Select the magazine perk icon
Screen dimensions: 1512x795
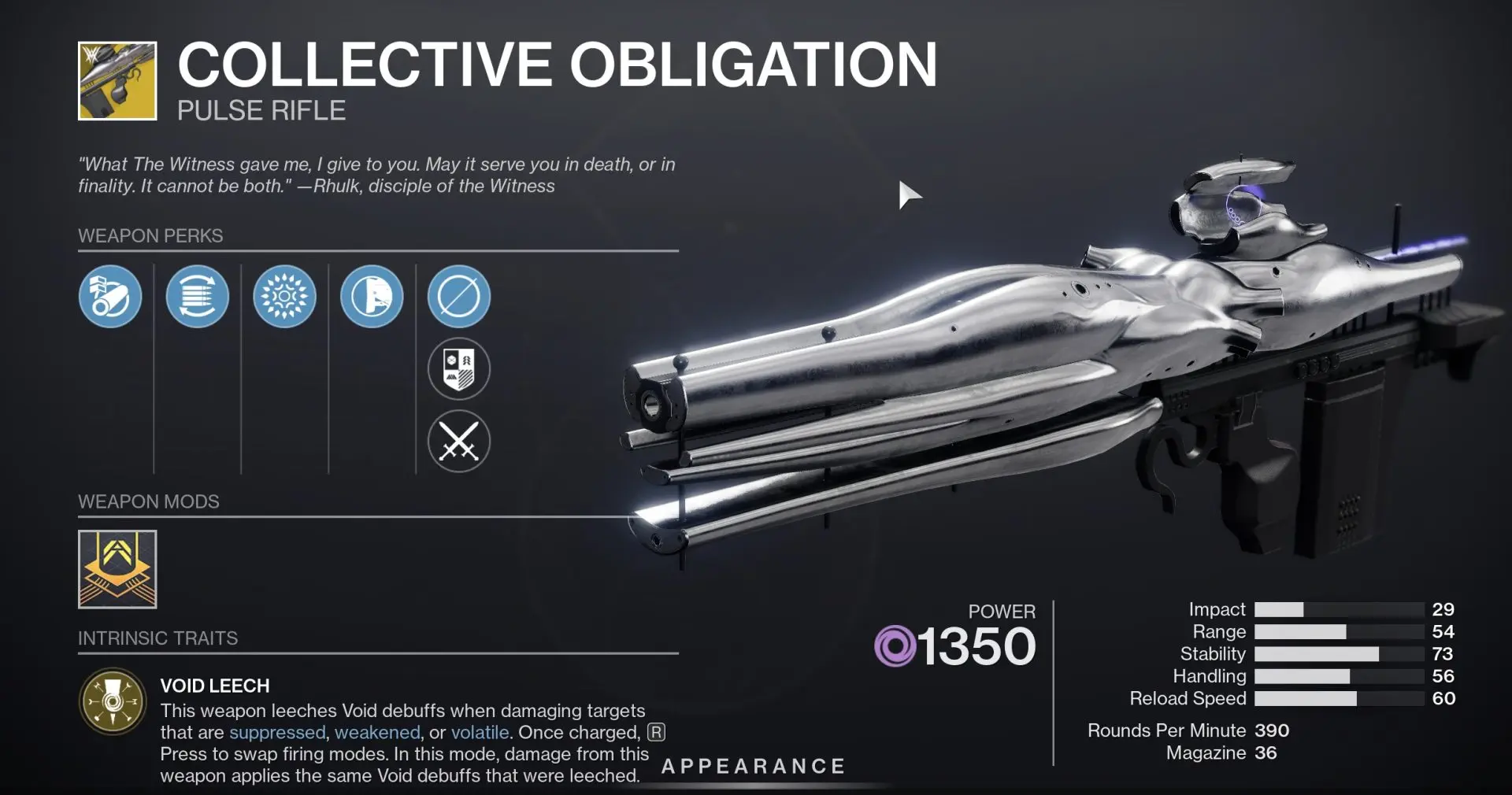[x=198, y=297]
